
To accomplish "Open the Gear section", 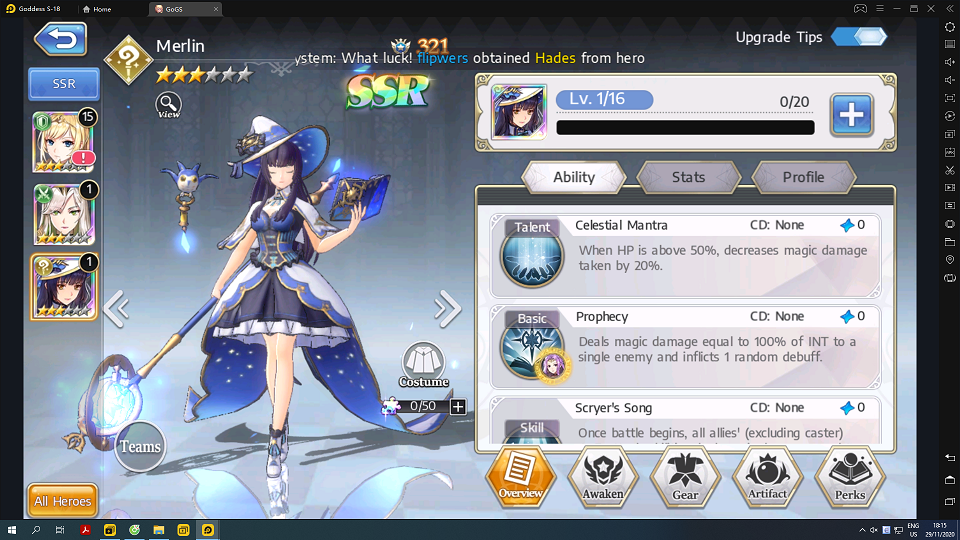I will (x=685, y=476).
